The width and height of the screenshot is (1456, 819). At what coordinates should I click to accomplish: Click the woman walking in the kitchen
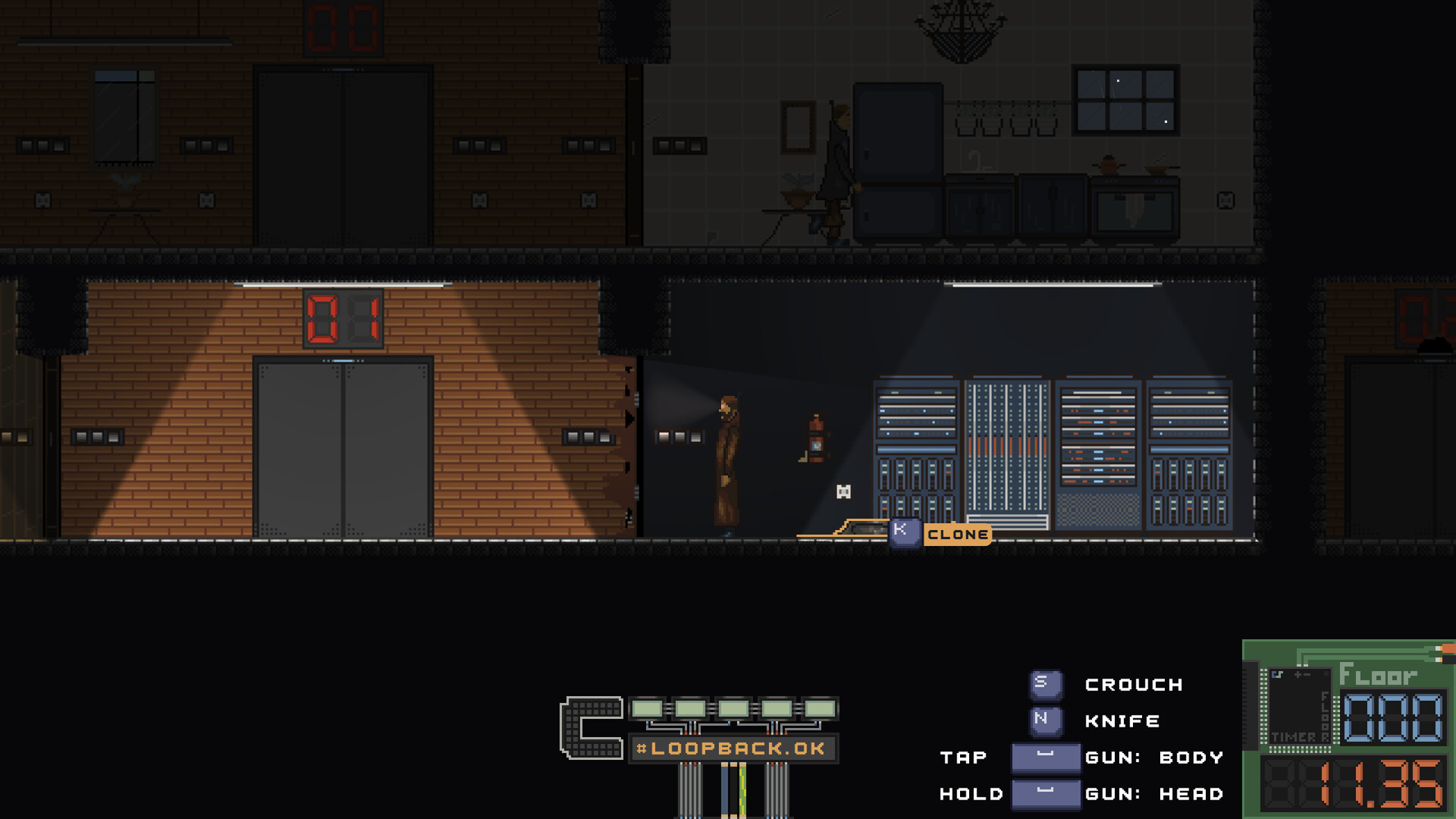click(x=834, y=167)
